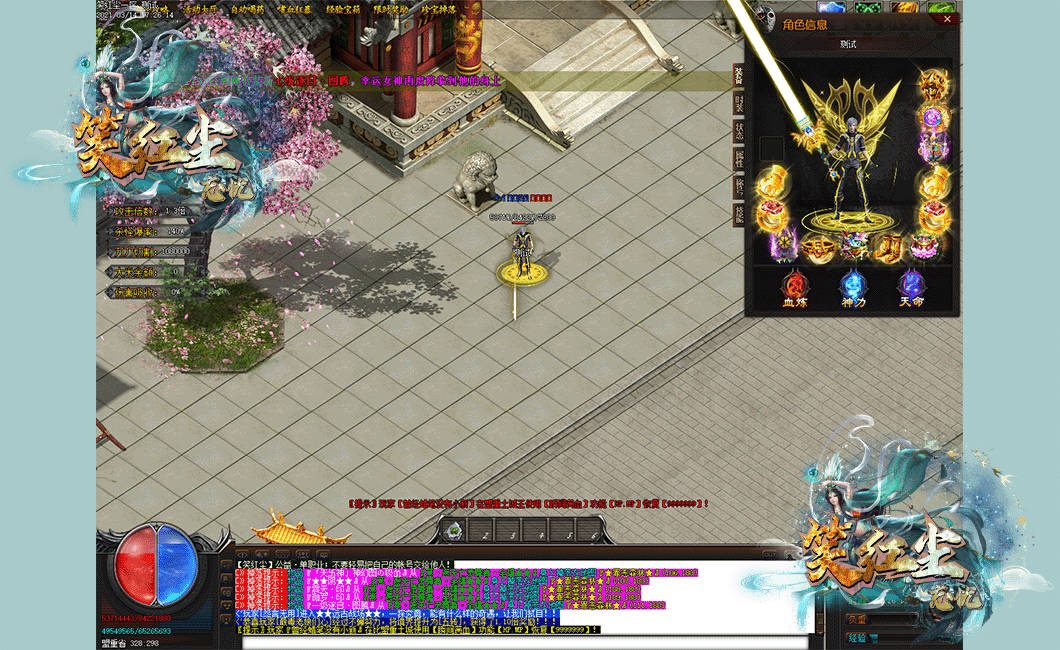Open the 经验宝箱 experience chest menu

(x=343, y=10)
